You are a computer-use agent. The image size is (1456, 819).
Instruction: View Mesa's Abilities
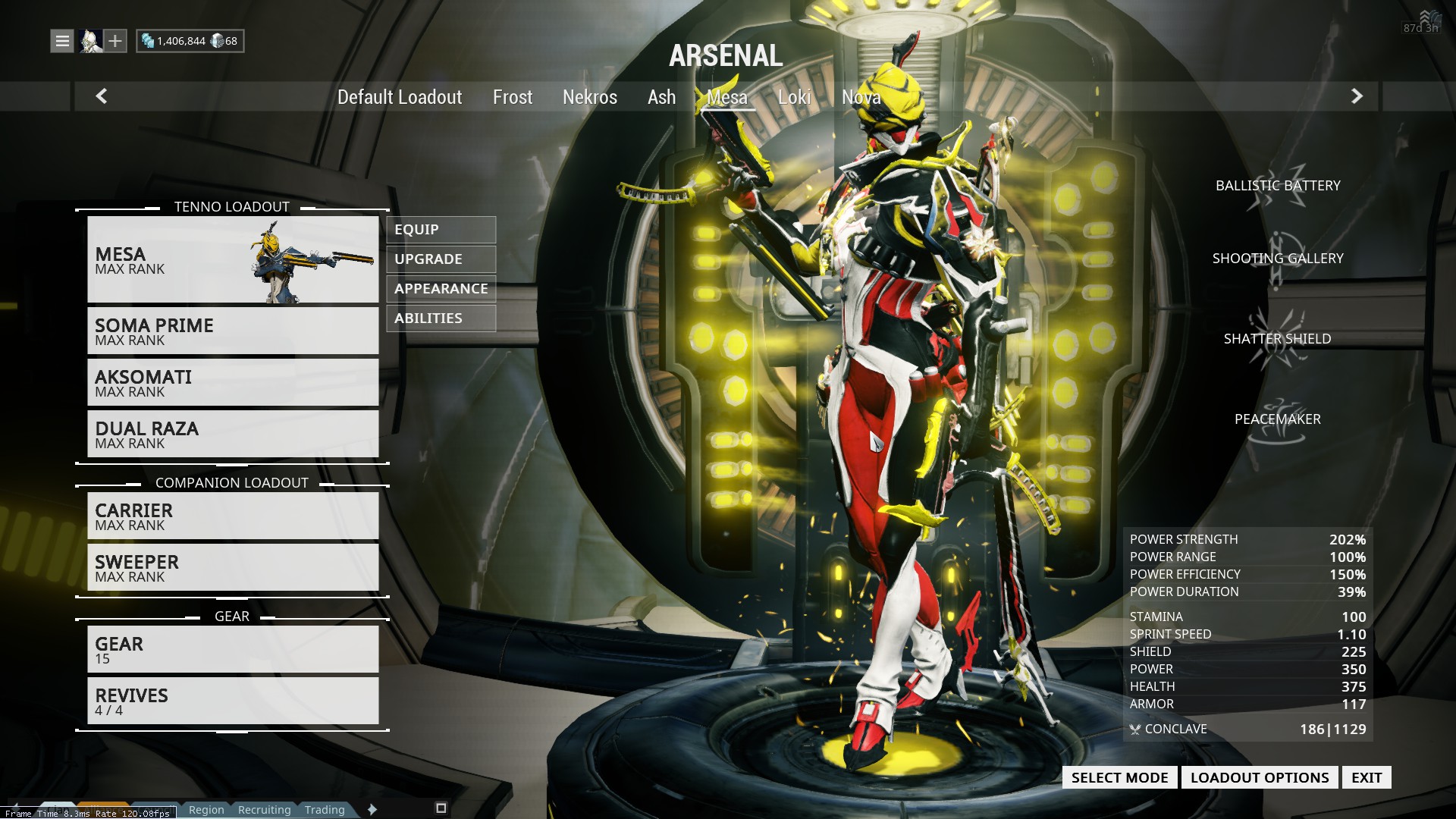[x=441, y=318]
